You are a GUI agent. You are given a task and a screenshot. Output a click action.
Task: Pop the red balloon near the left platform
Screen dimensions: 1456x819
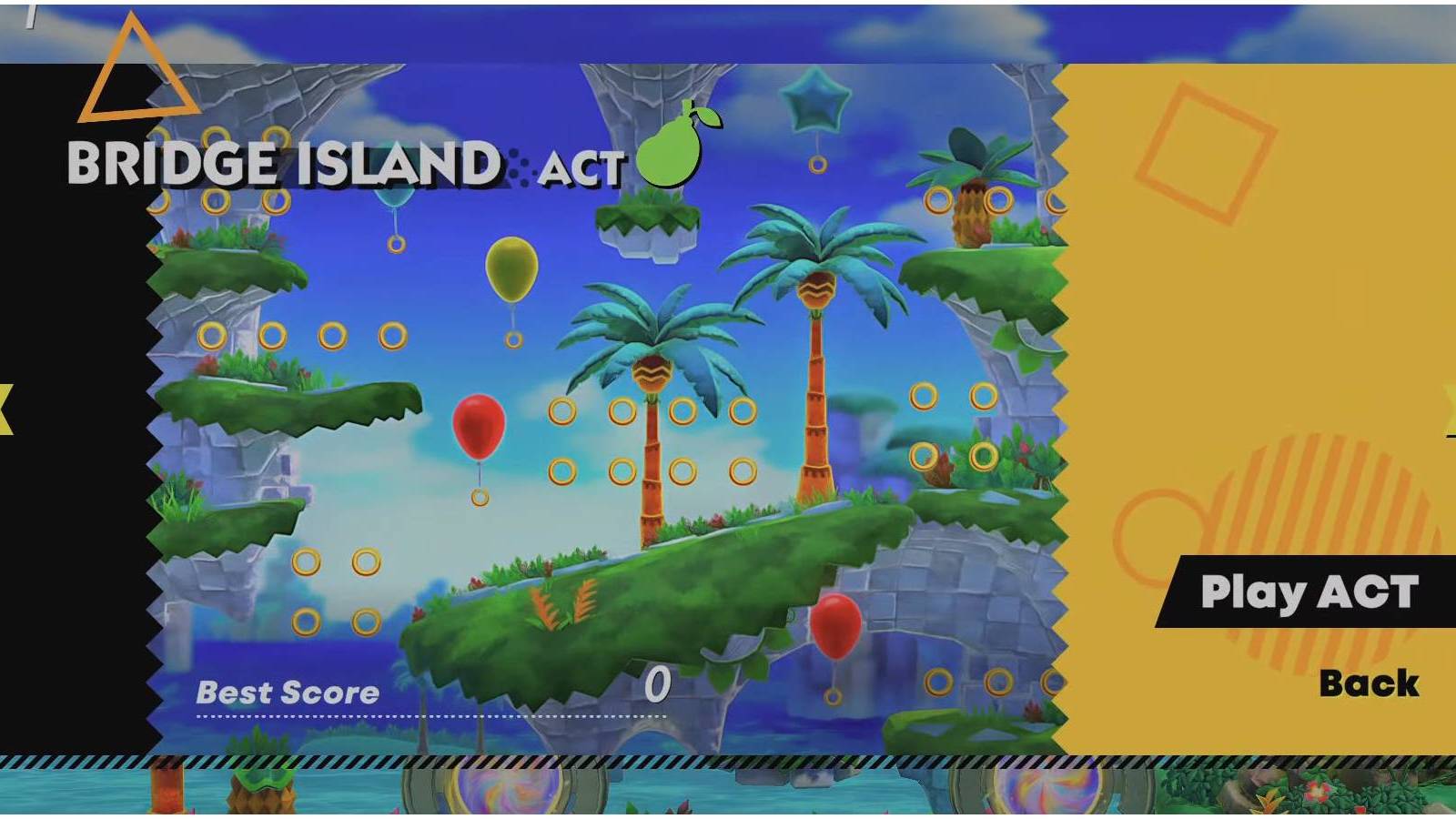point(480,427)
